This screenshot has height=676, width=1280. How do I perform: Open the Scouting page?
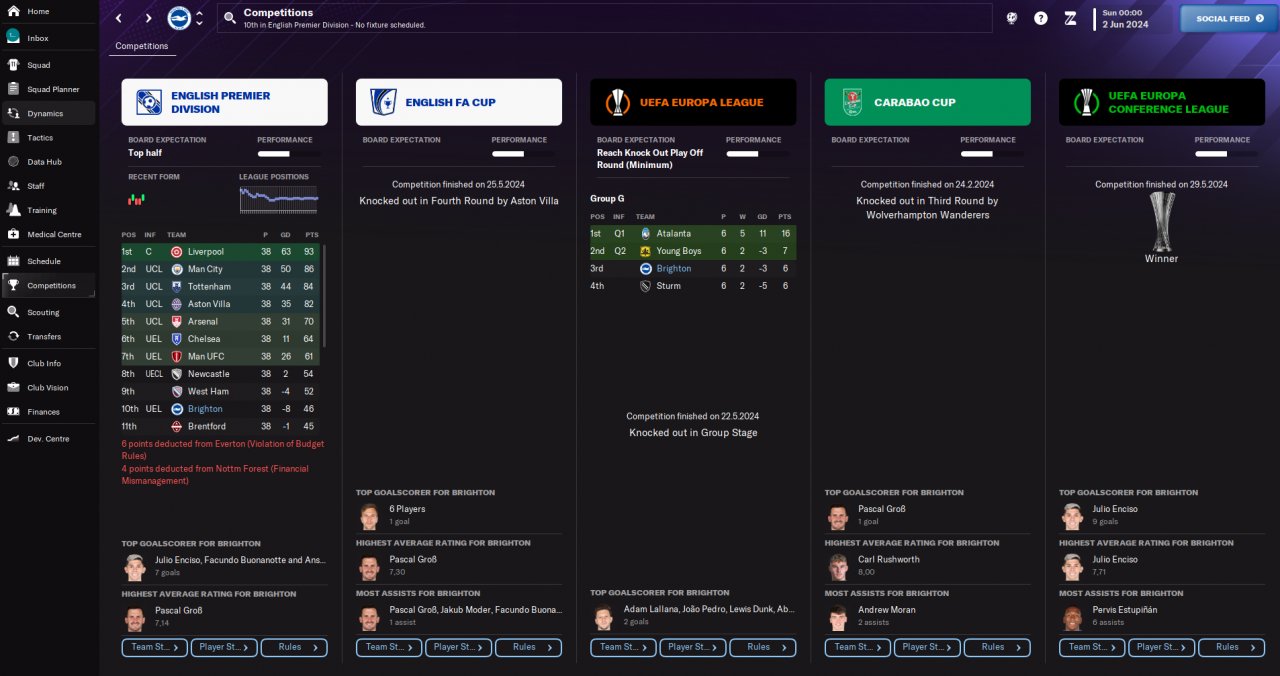43,312
